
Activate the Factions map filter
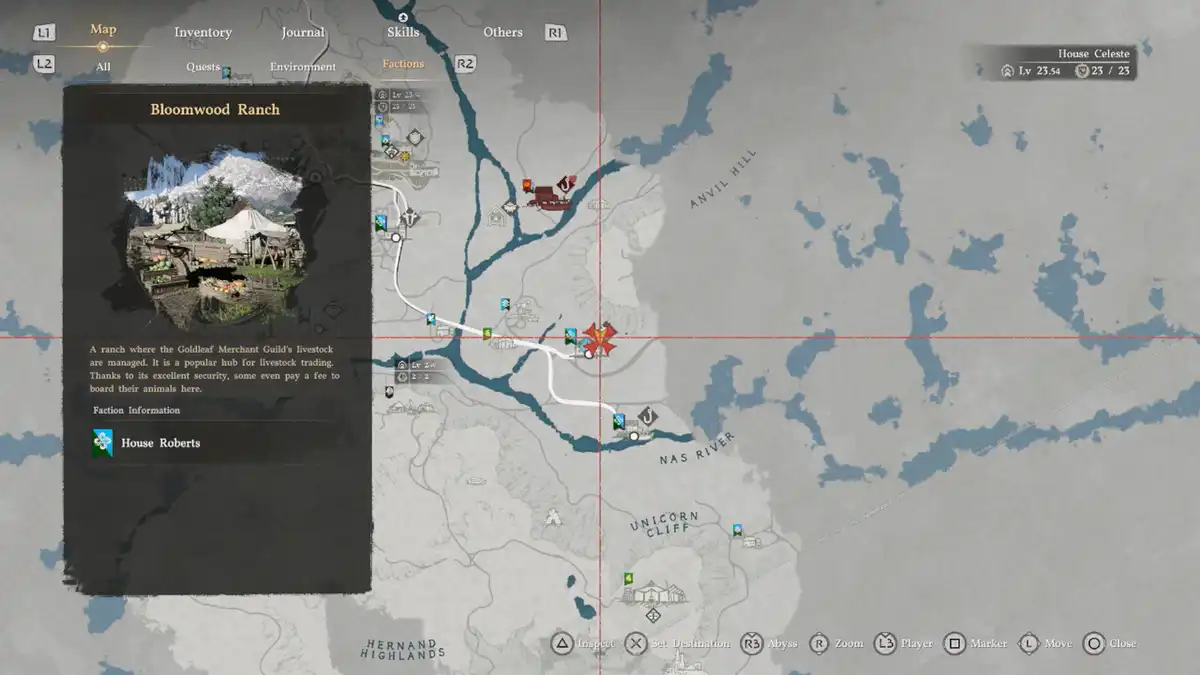click(x=403, y=64)
